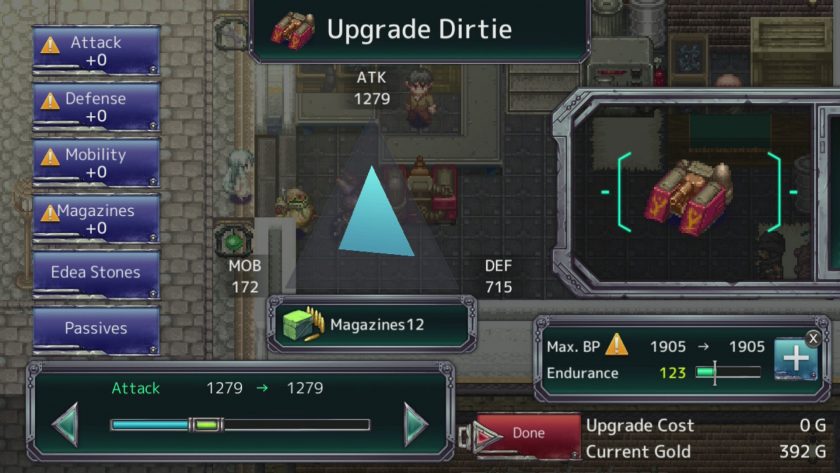Increase Attack with the right arrow
Viewport: 840px width, 473px height.
[415, 425]
